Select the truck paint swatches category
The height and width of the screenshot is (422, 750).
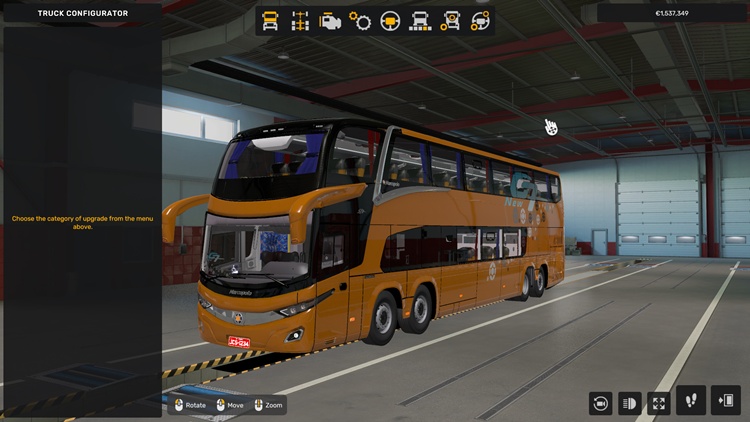pos(421,21)
